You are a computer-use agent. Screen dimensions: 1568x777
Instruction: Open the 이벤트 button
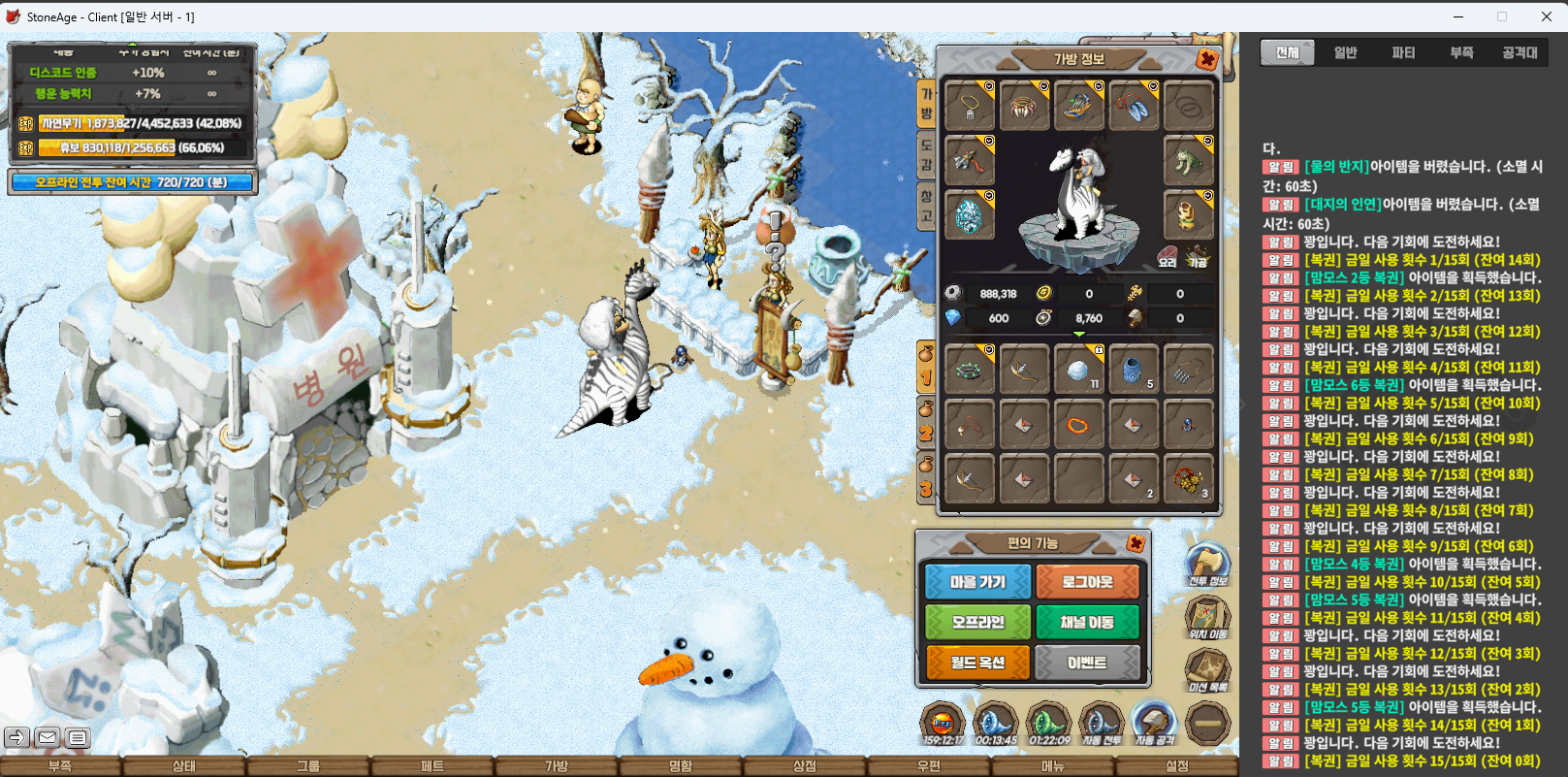pos(1087,663)
